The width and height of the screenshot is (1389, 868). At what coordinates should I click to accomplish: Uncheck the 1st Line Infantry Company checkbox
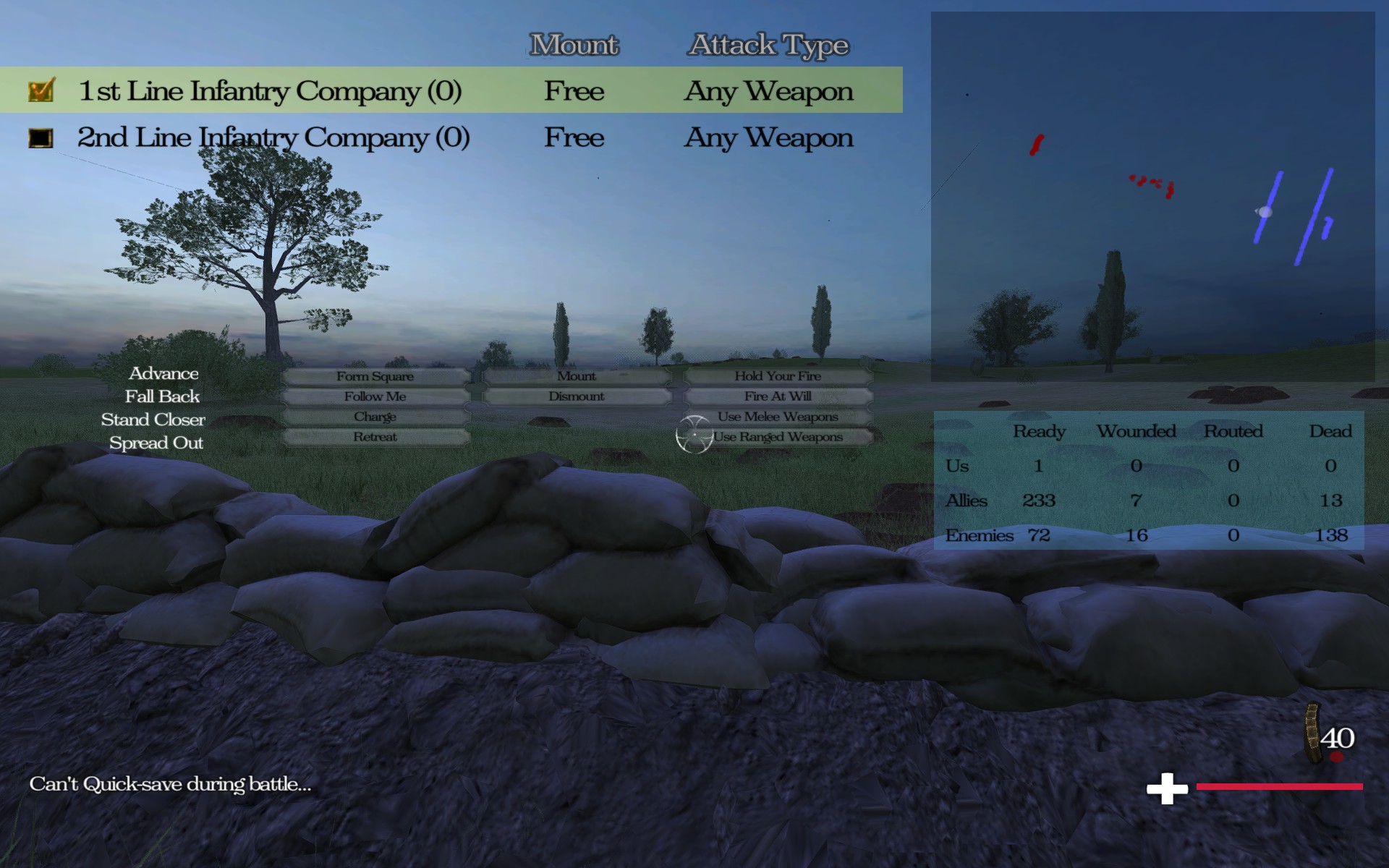(41, 91)
